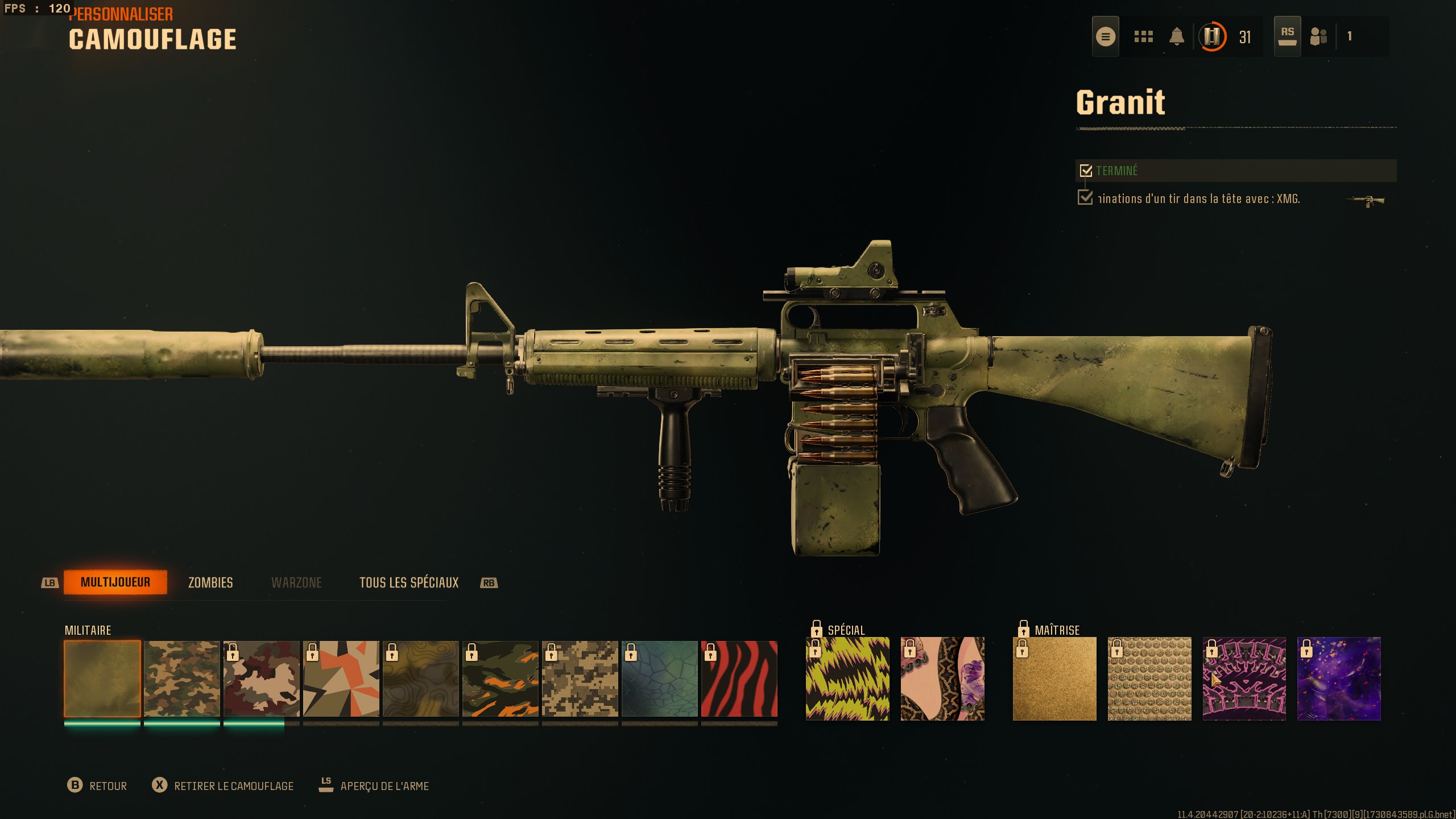This screenshot has width=1456, height=819.
Task: Select the Multijoueur tab
Action: [116, 582]
